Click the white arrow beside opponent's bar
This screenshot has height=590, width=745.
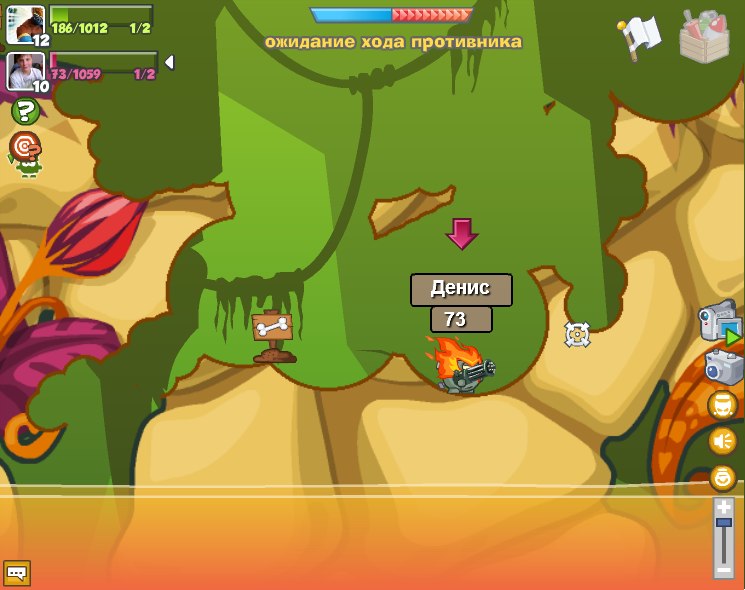click(x=169, y=62)
